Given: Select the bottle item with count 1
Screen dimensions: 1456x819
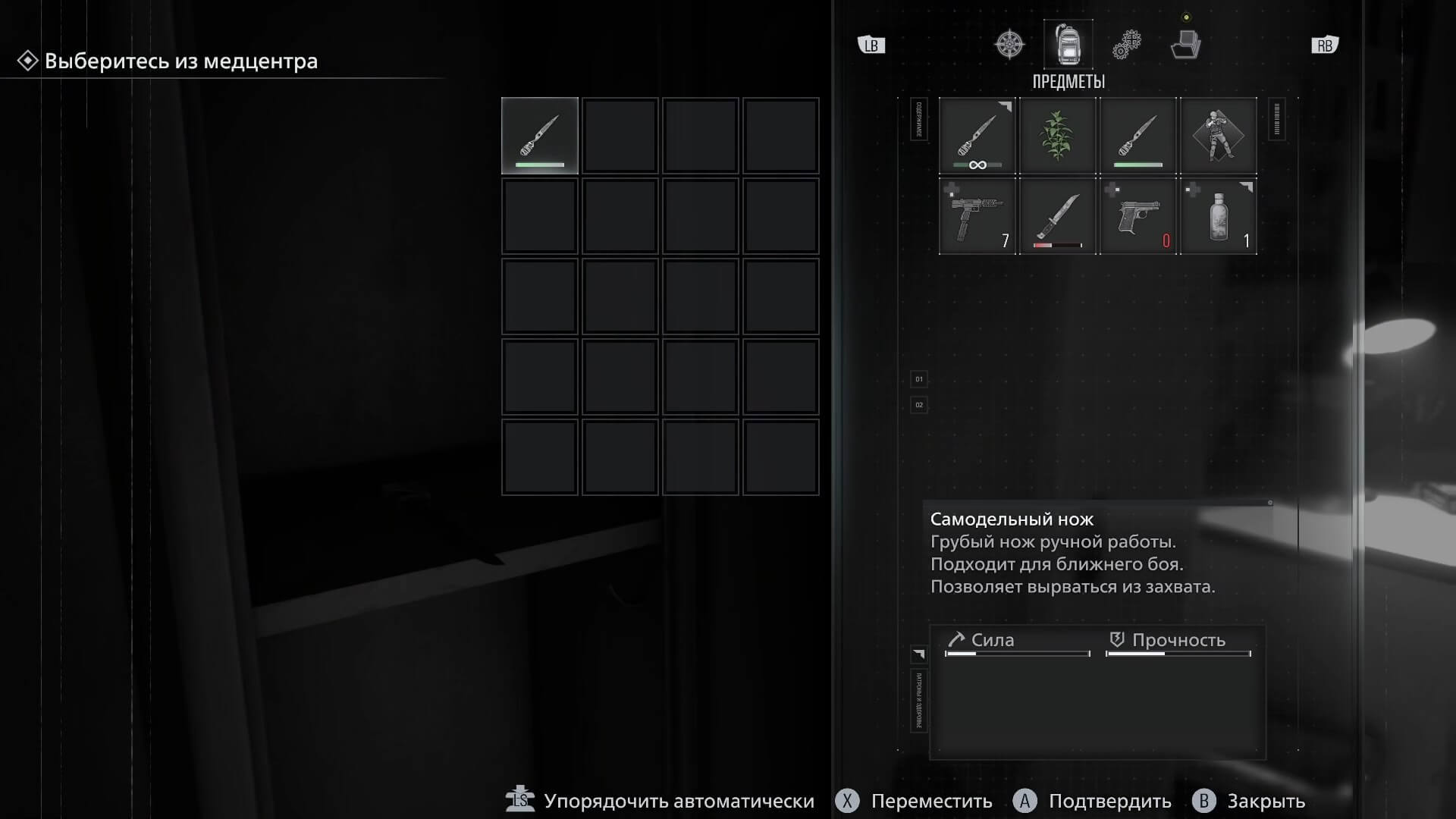Looking at the screenshot, I should [x=1218, y=216].
